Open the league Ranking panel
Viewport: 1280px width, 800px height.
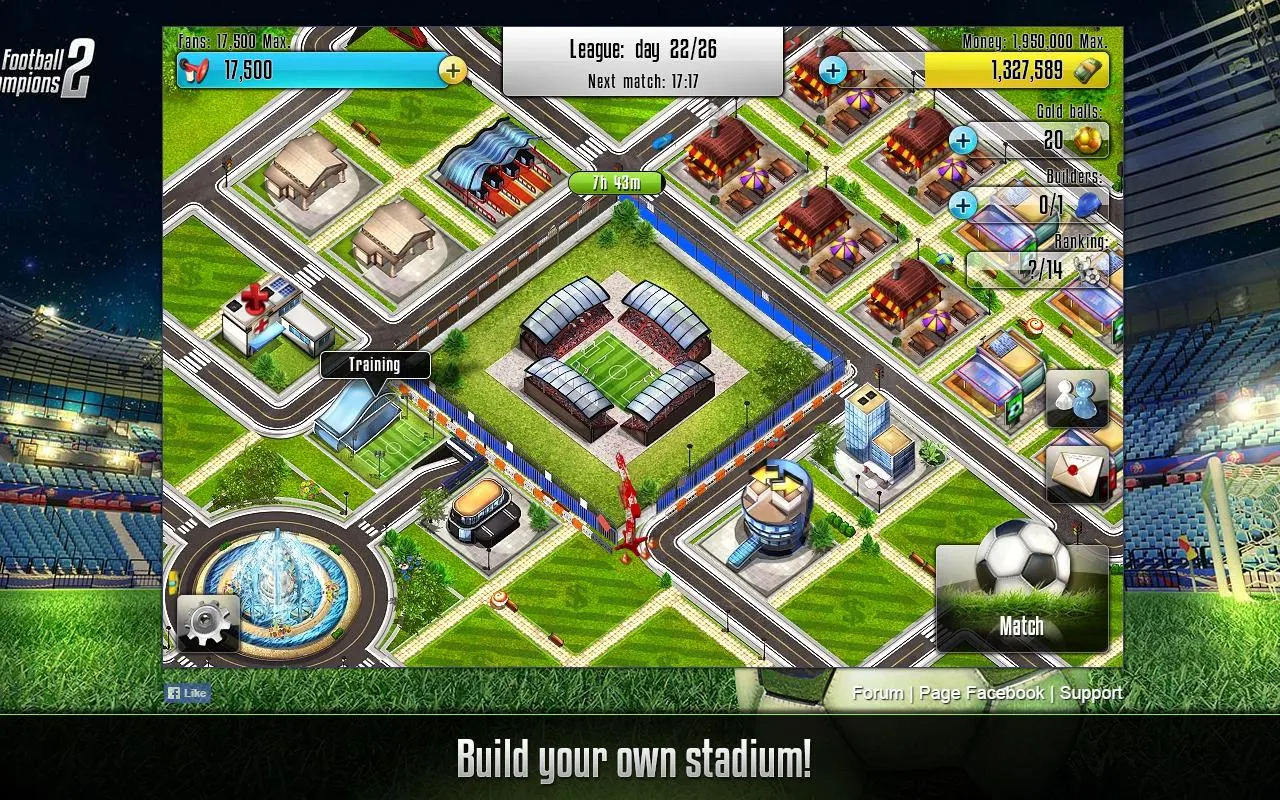1040,268
